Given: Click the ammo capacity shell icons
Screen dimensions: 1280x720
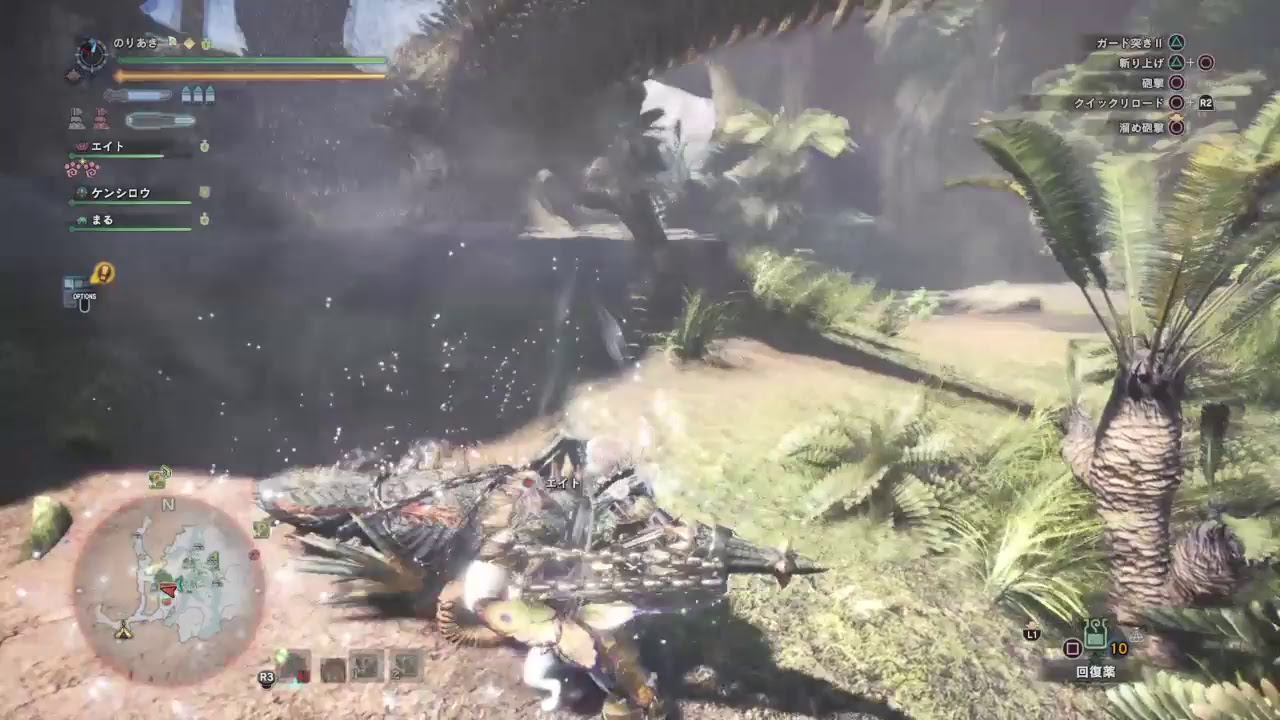Looking at the screenshot, I should tap(198, 95).
